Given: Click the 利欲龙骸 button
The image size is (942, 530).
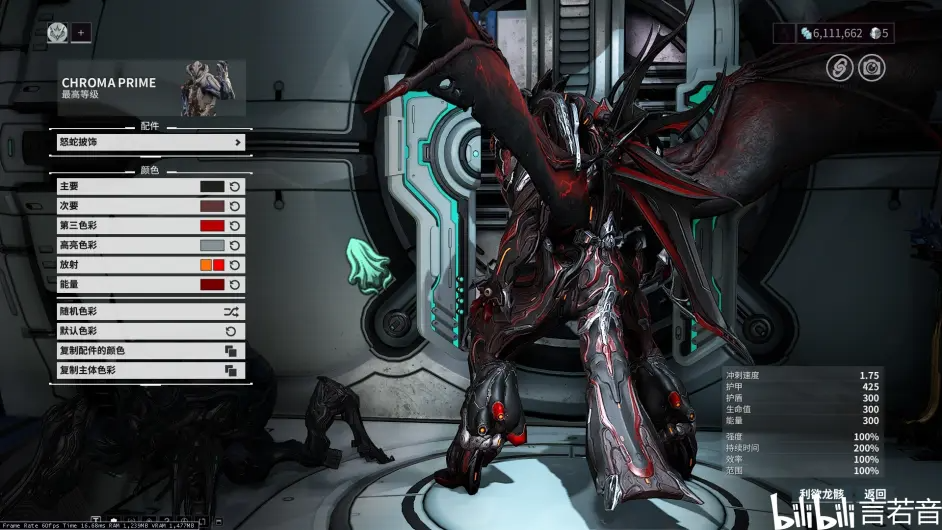Looking at the screenshot, I should (x=823, y=494).
